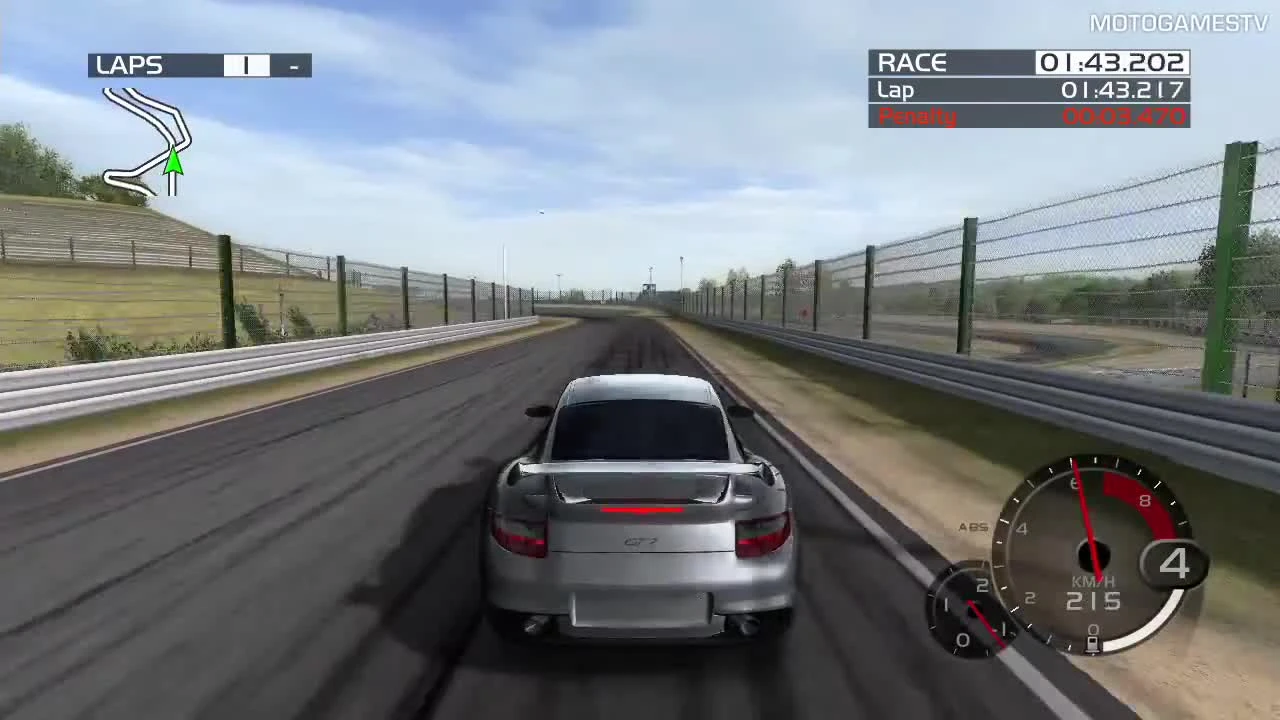Toggle the RACE timer visibility
This screenshot has height=720, width=1280.
point(1028,63)
